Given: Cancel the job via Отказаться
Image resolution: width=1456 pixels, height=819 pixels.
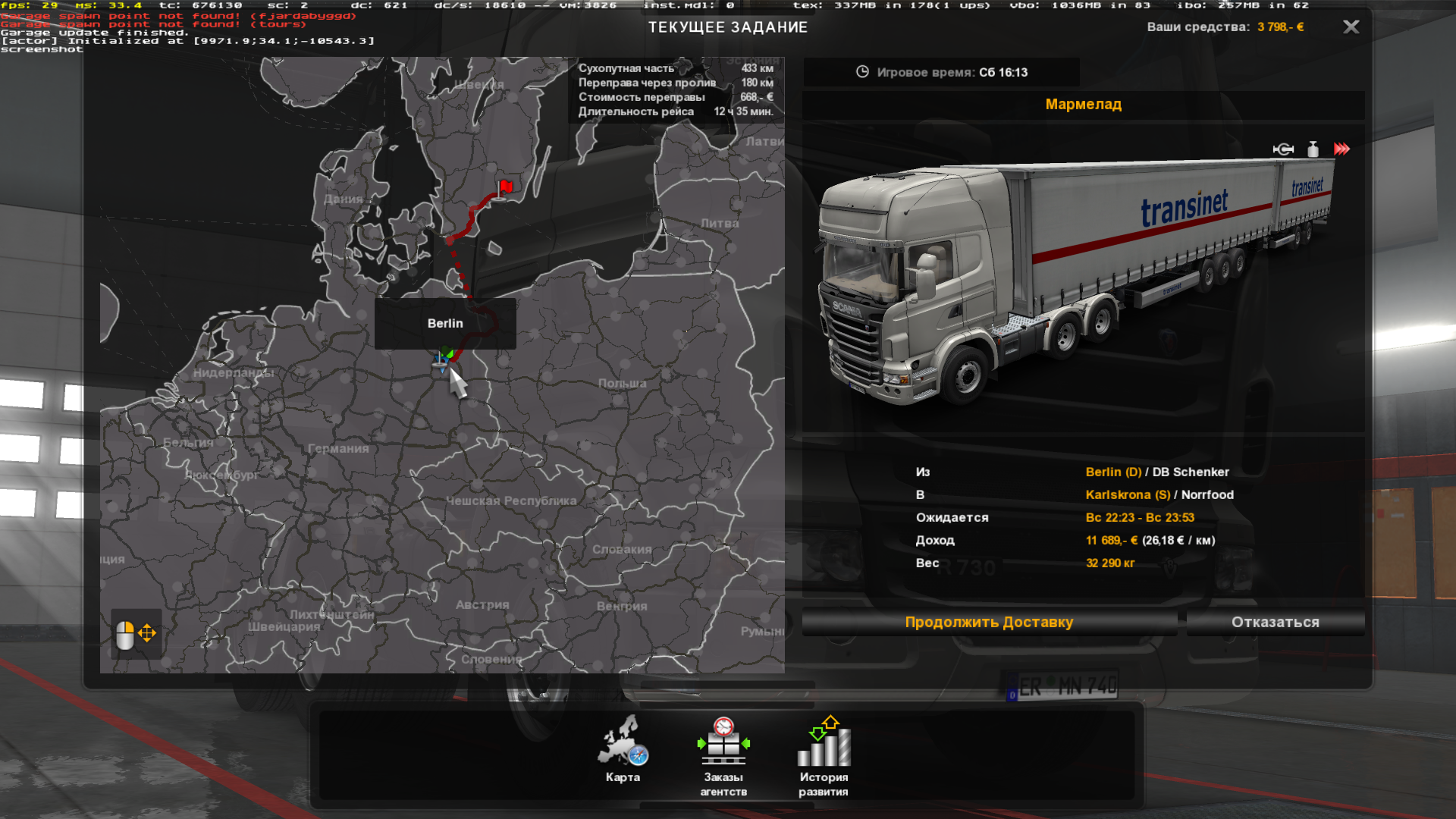Looking at the screenshot, I should [1275, 623].
